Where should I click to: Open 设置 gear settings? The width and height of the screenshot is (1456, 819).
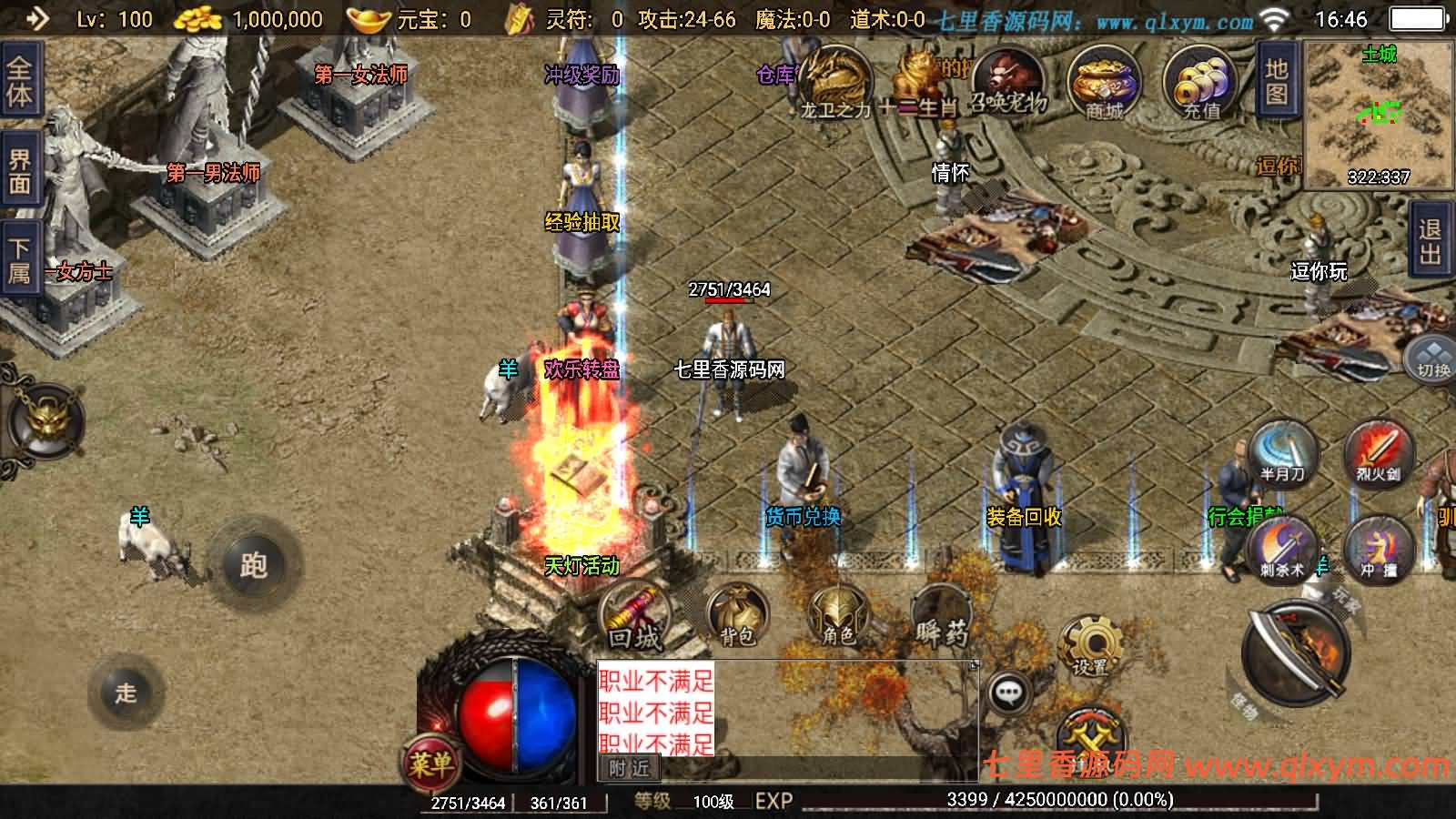[x=1090, y=646]
